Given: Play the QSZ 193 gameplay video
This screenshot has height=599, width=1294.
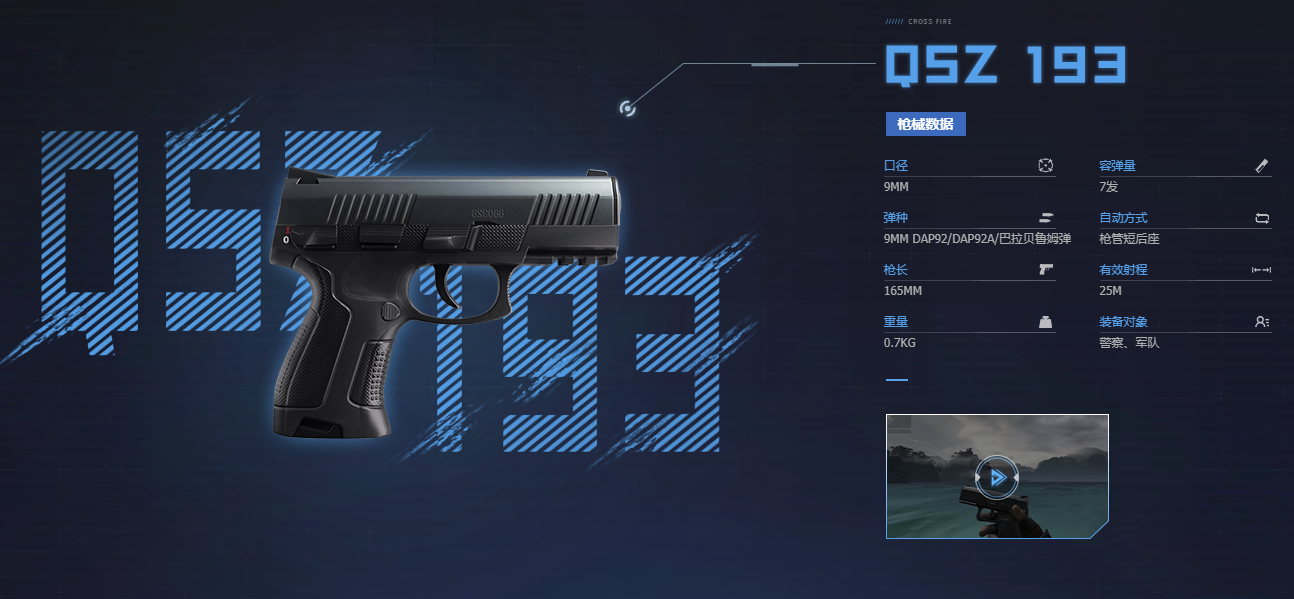Looking at the screenshot, I should (x=997, y=477).
